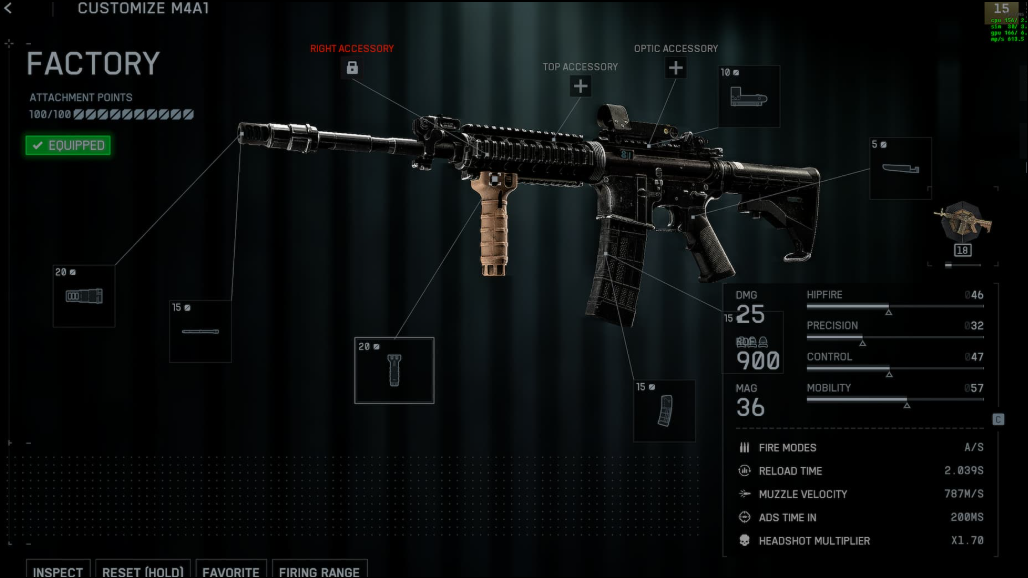The image size is (1028, 578).
Task: Select the optic sight attachment slot
Action: coord(749,97)
